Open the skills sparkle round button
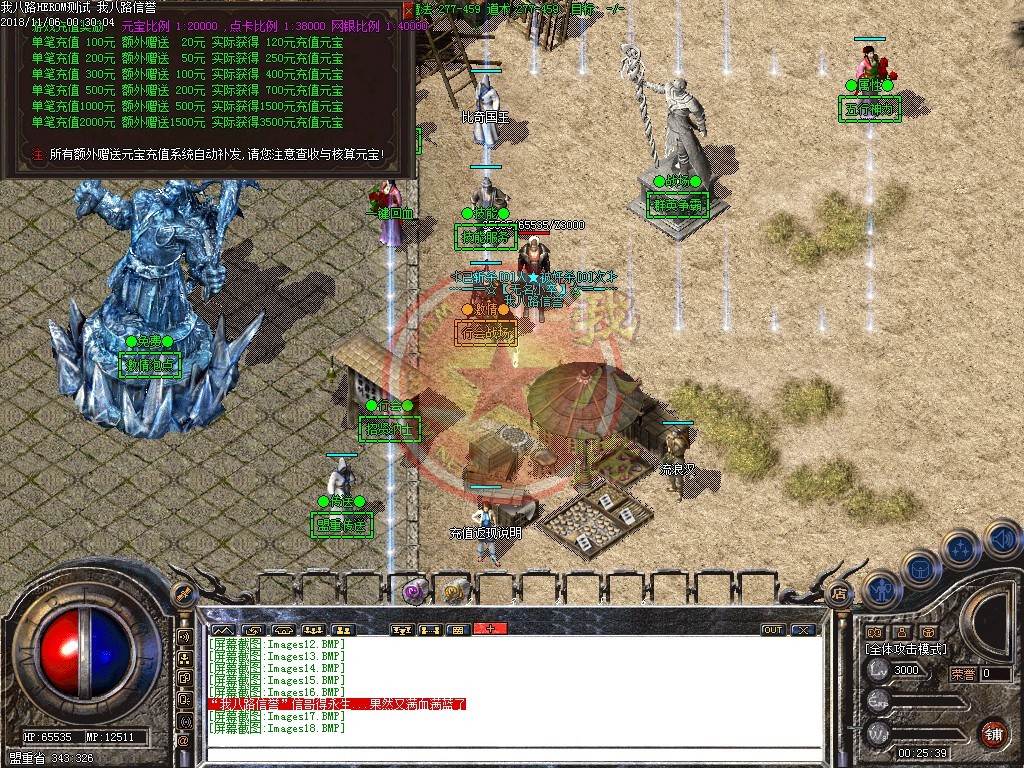1024x768 pixels. [x=960, y=548]
